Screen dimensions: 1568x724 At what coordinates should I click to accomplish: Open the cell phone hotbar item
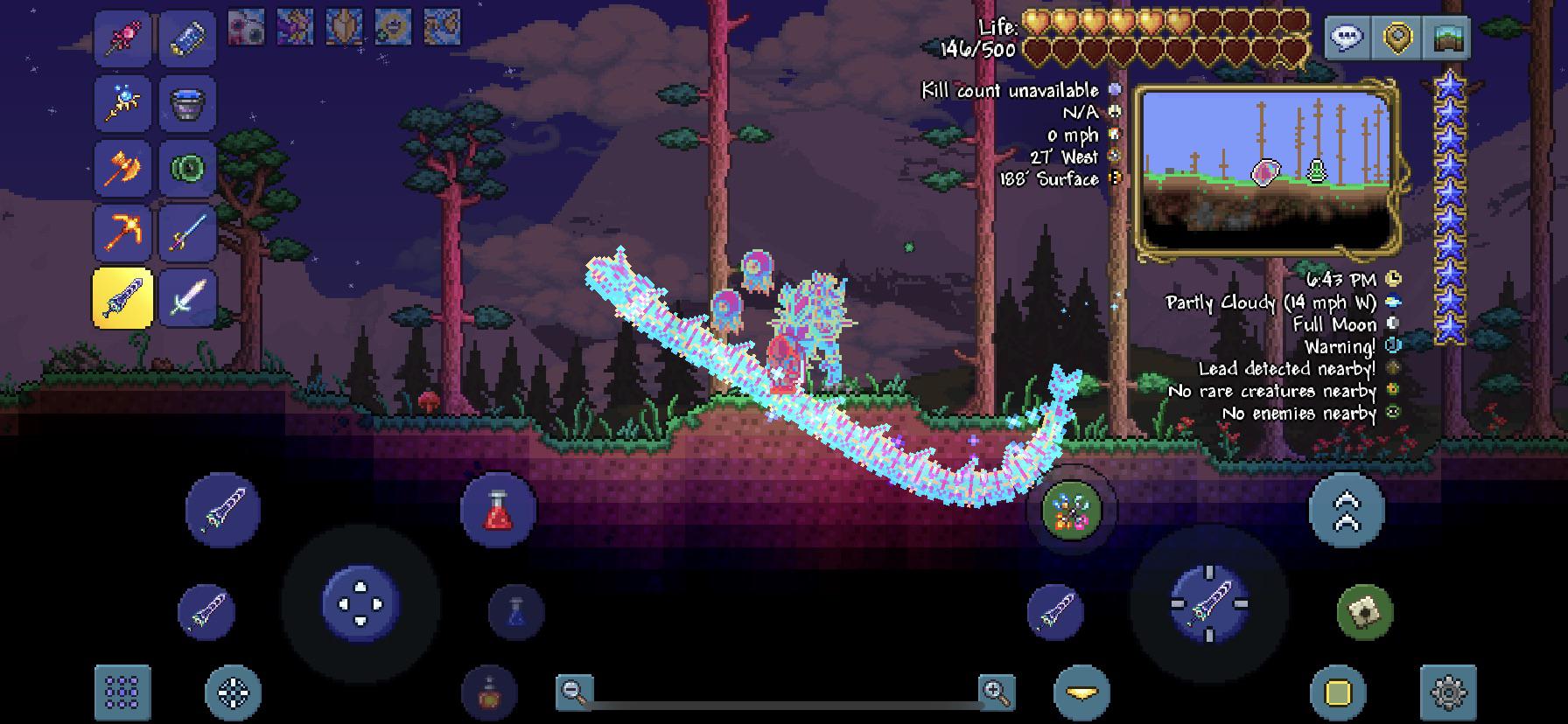pos(186,38)
